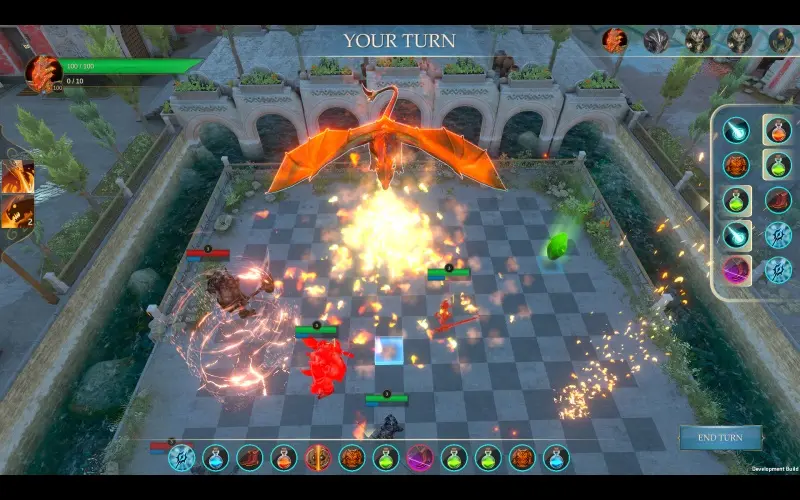
Task: Activate the lower fire ability marked 2
Action: [18, 212]
